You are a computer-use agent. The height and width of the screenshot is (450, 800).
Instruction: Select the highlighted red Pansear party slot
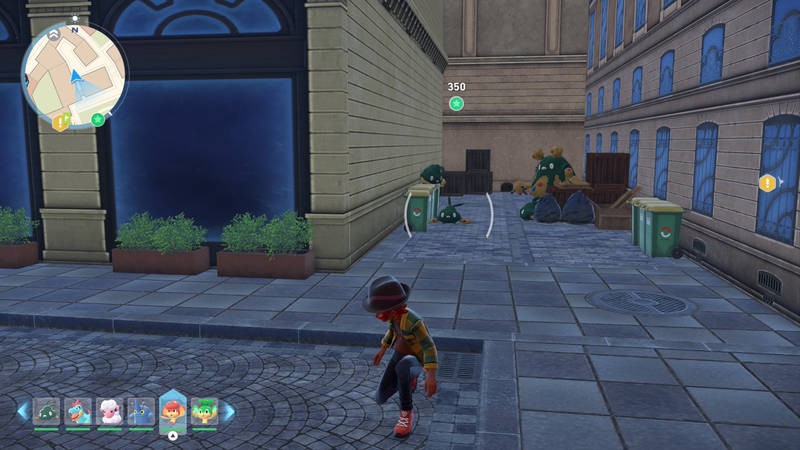click(173, 410)
